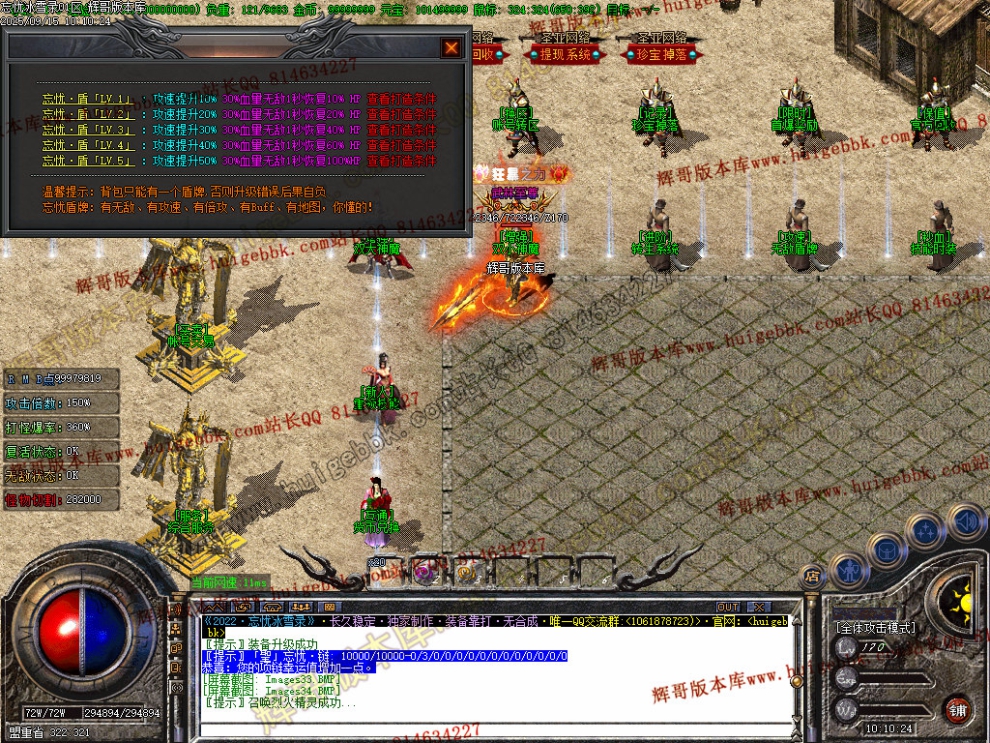Switch the 全体攻击模式 attack mode label
The width and height of the screenshot is (990, 743).
click(x=874, y=628)
